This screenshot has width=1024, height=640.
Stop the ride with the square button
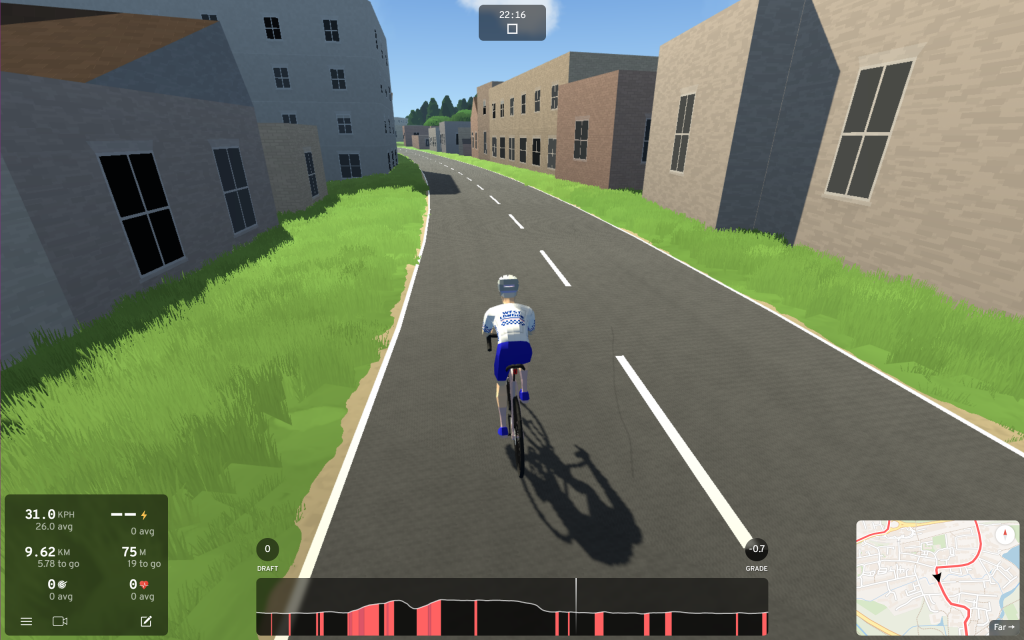click(x=512, y=29)
